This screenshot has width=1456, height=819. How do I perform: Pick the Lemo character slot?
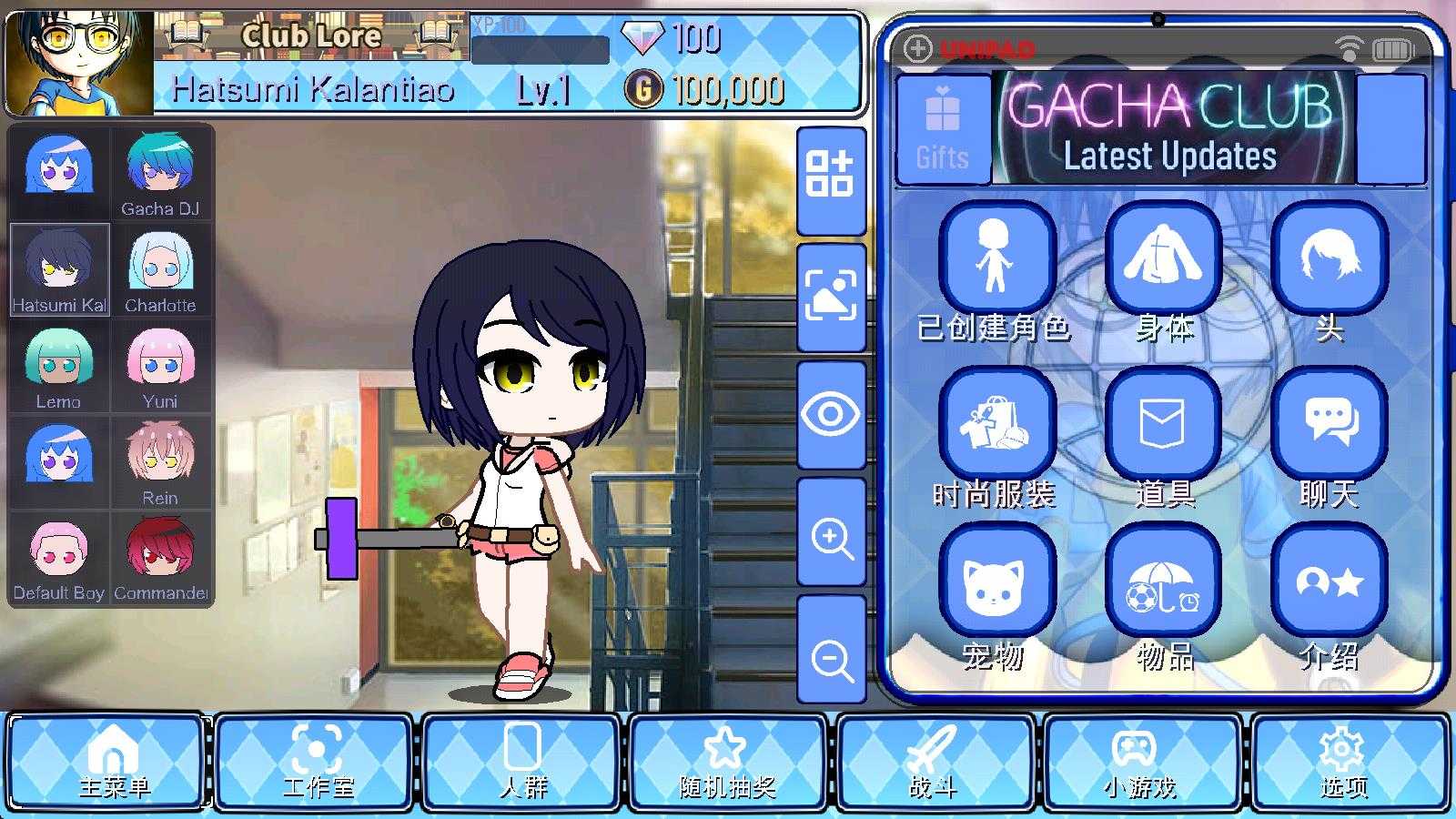(x=59, y=367)
